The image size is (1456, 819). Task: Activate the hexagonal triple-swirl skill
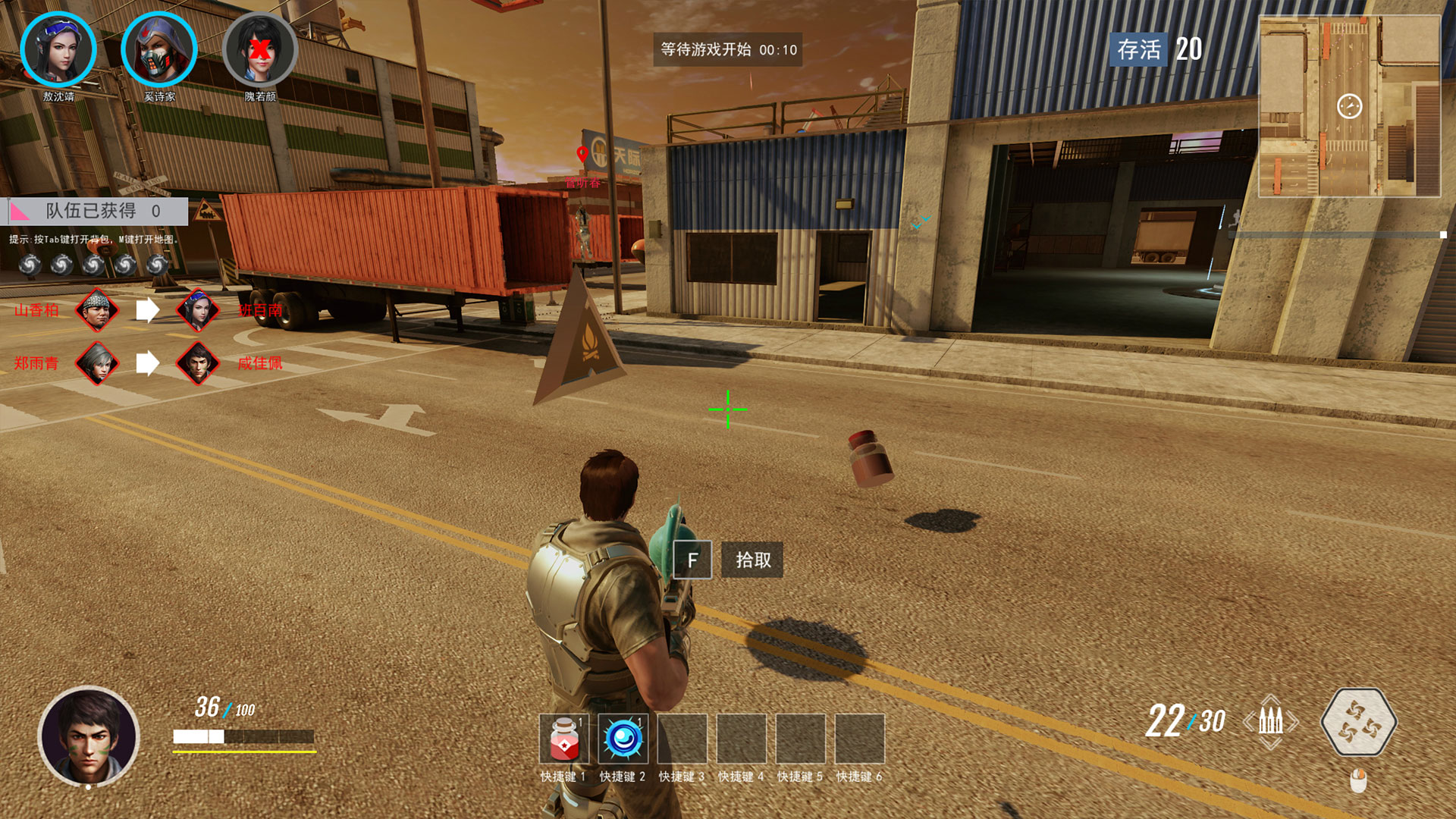pyautogui.click(x=1358, y=722)
